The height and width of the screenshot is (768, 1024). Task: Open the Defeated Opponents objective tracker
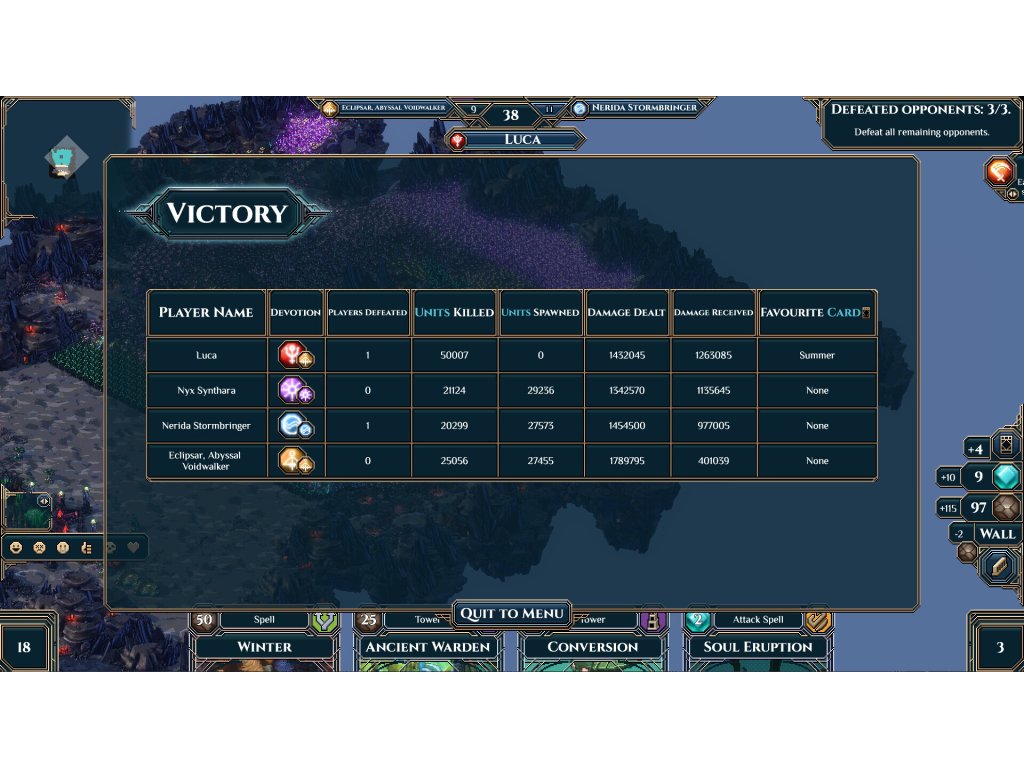click(x=920, y=120)
